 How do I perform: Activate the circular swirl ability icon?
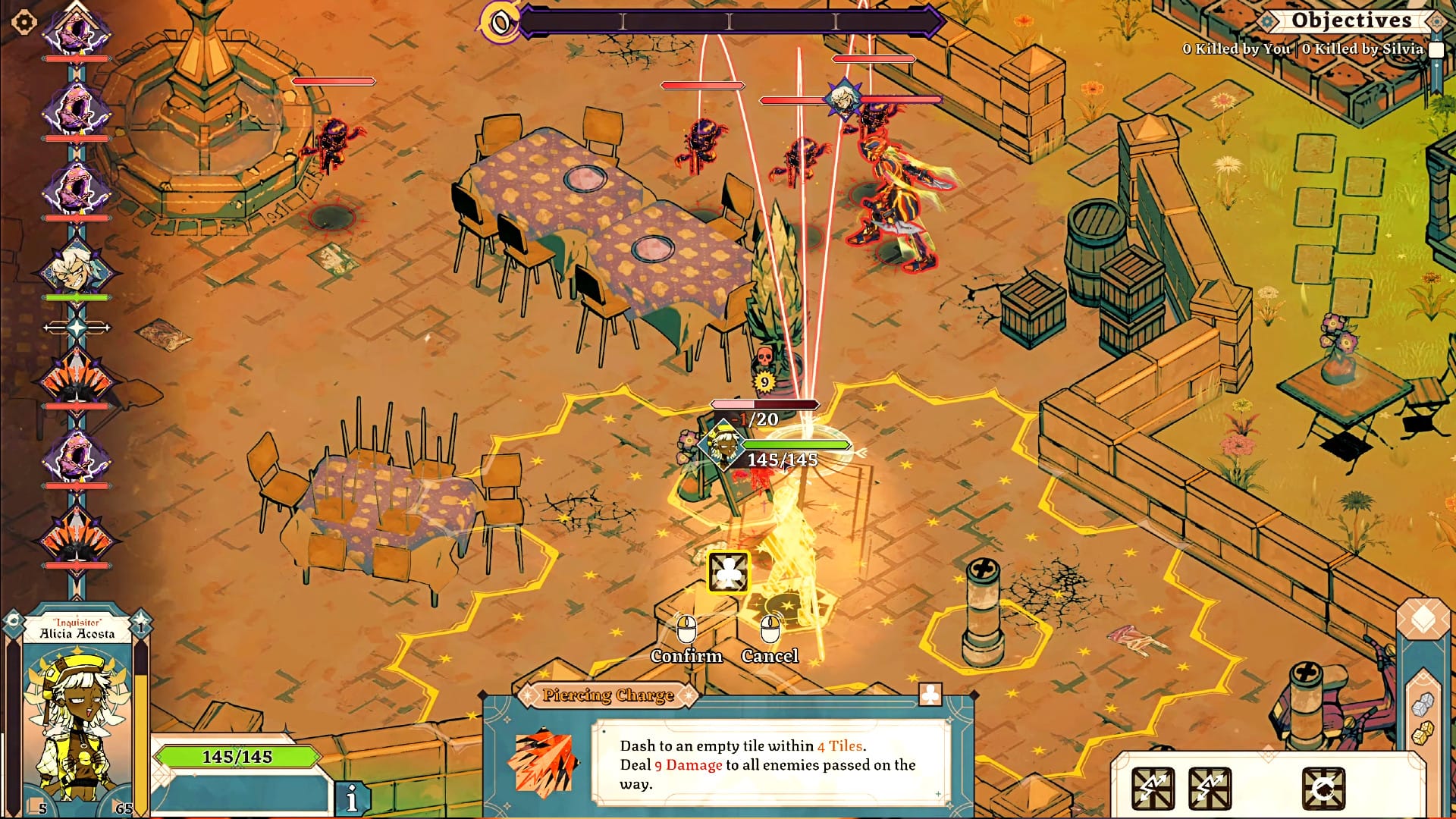[x=1323, y=789]
